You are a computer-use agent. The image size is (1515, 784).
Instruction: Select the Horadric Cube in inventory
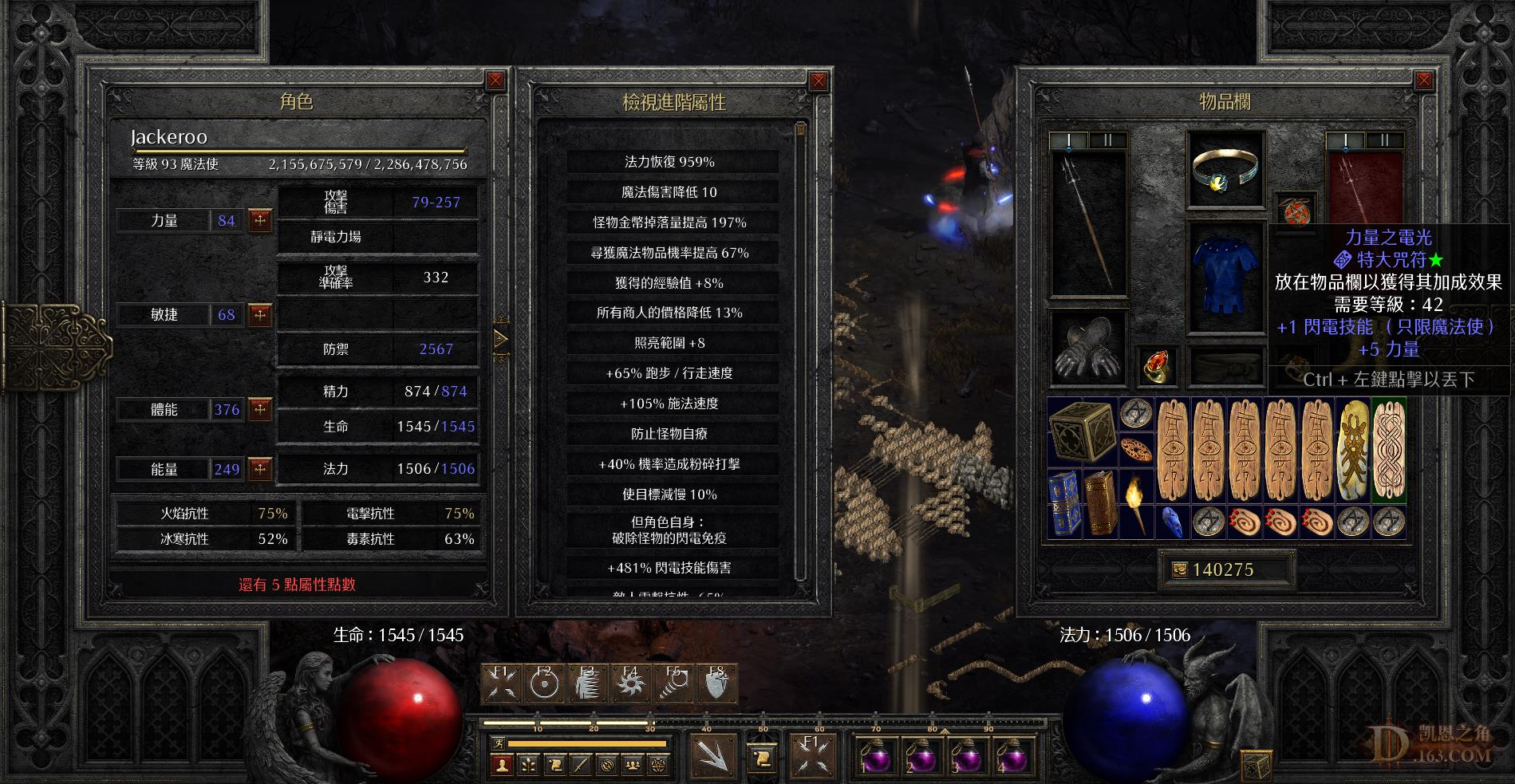click(x=1081, y=432)
